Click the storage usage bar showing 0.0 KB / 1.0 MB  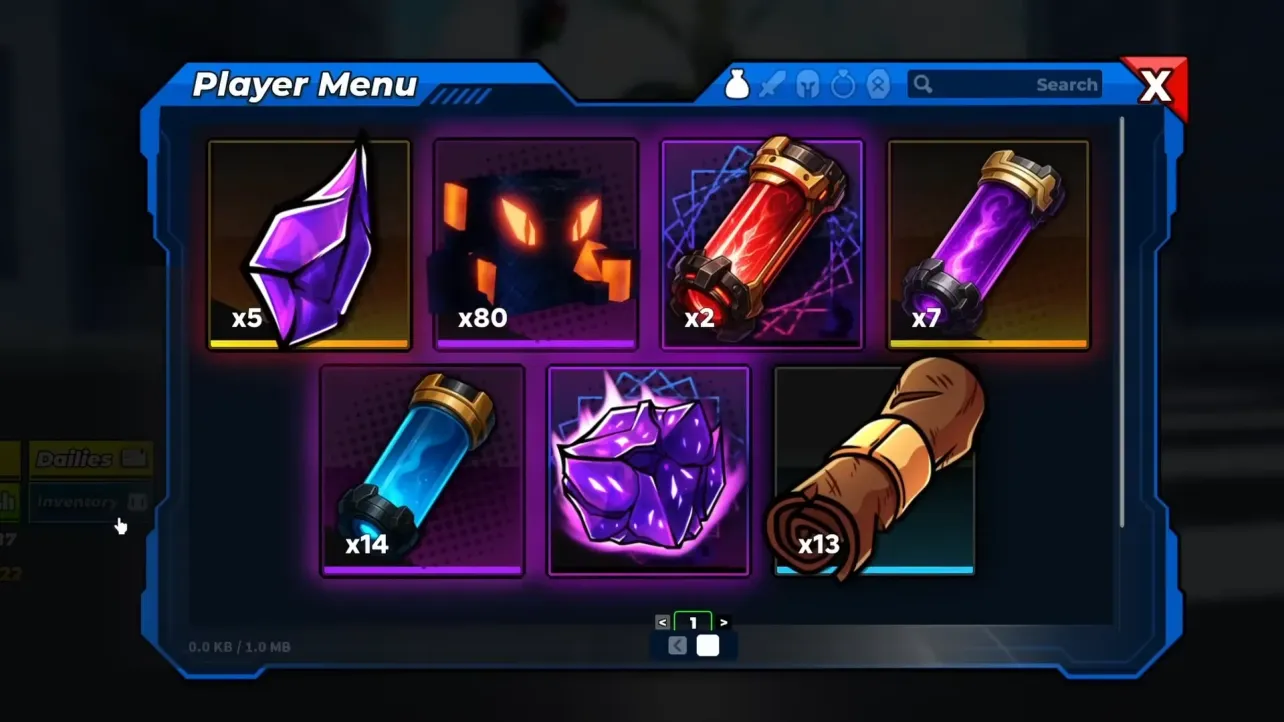pos(240,646)
